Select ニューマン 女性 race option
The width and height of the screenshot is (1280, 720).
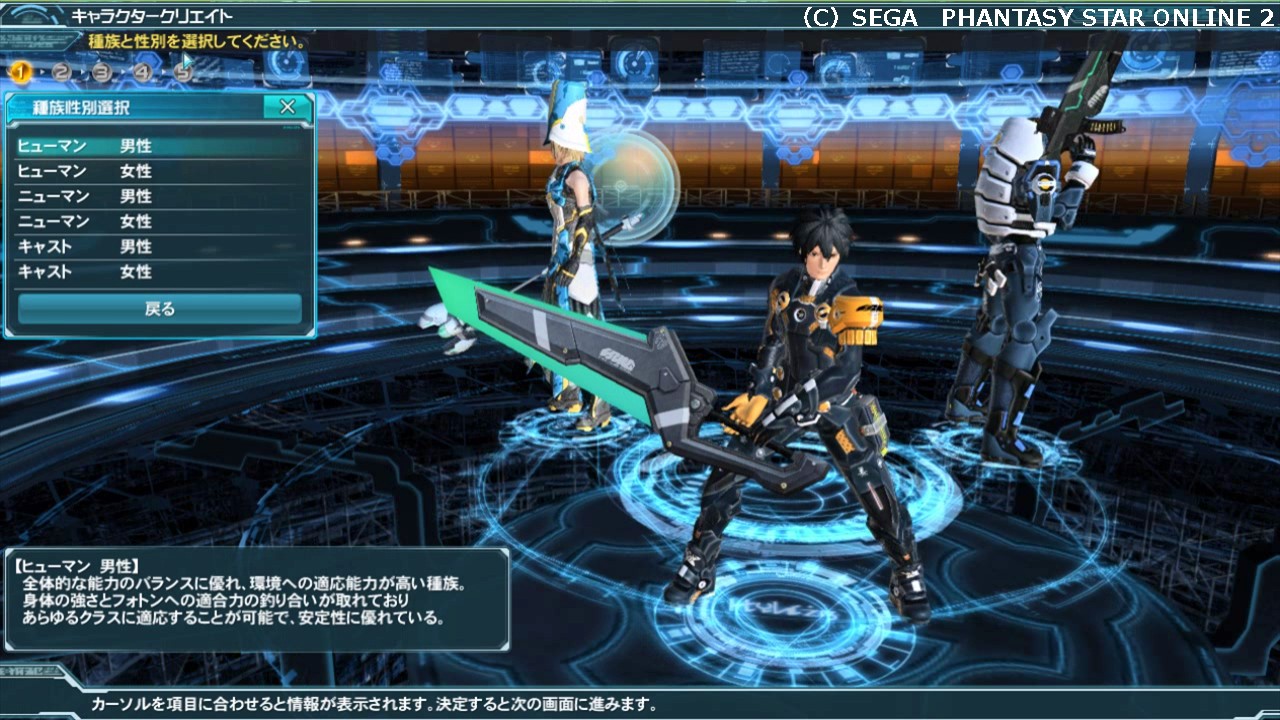160,222
